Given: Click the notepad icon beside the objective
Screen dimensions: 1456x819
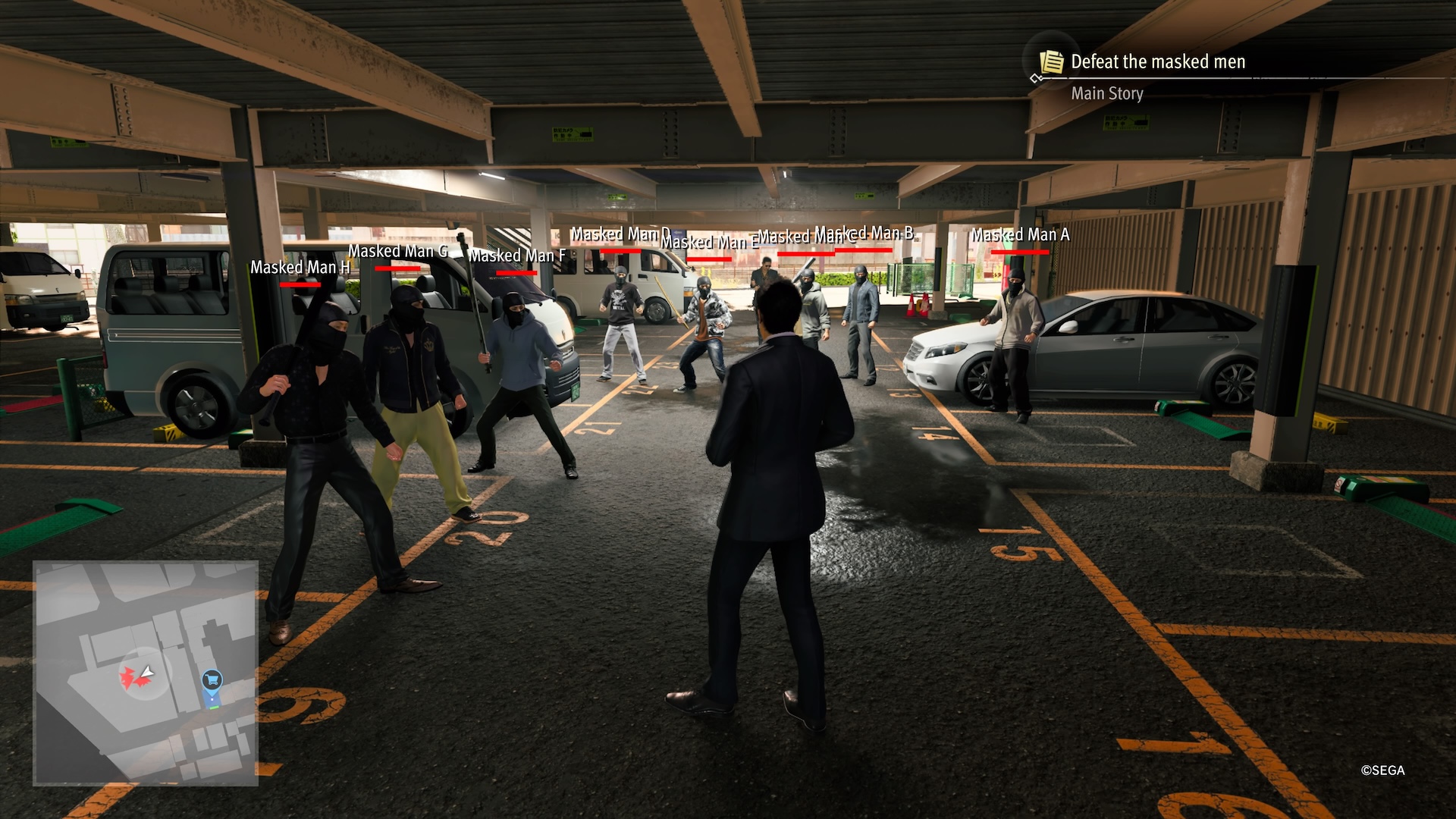Looking at the screenshot, I should (x=1051, y=61).
